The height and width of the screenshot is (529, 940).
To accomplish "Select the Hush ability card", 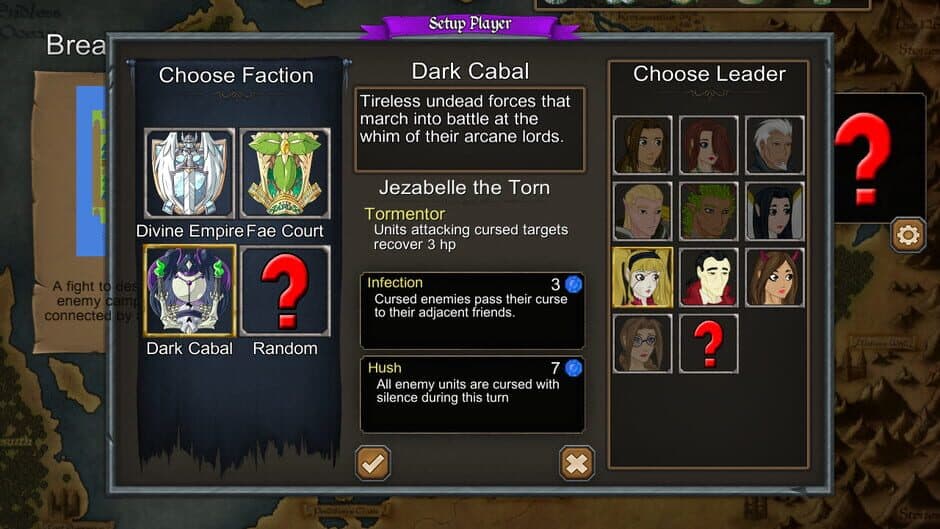I will pyautogui.click(x=472, y=394).
